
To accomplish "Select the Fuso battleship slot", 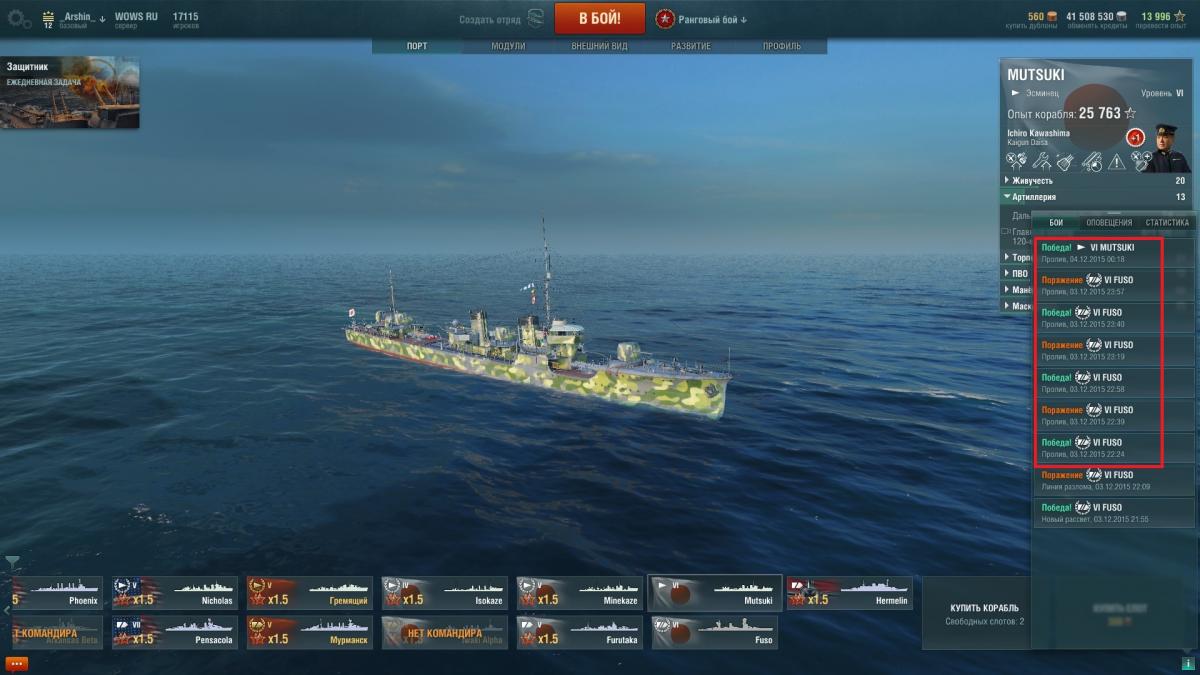I will [714, 632].
